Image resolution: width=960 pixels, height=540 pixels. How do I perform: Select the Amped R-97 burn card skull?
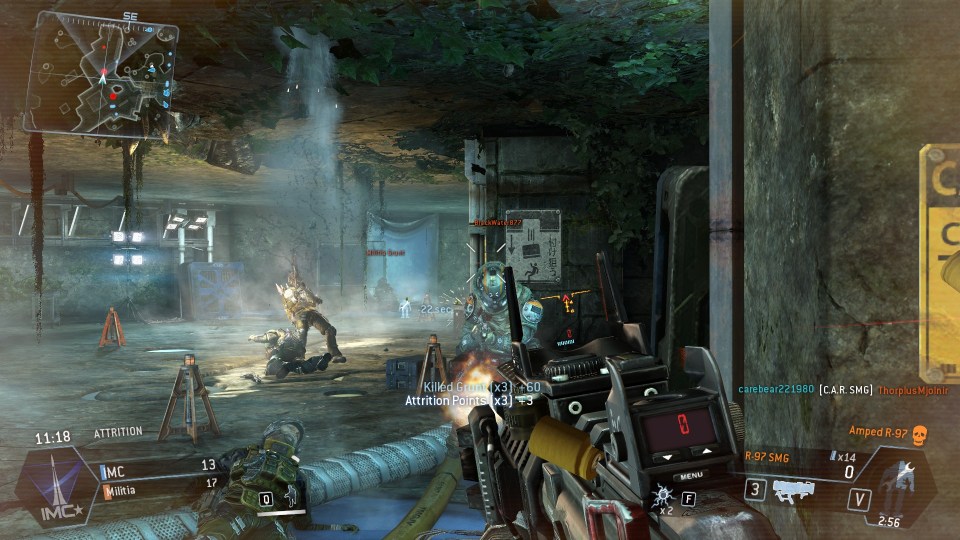pos(921,432)
